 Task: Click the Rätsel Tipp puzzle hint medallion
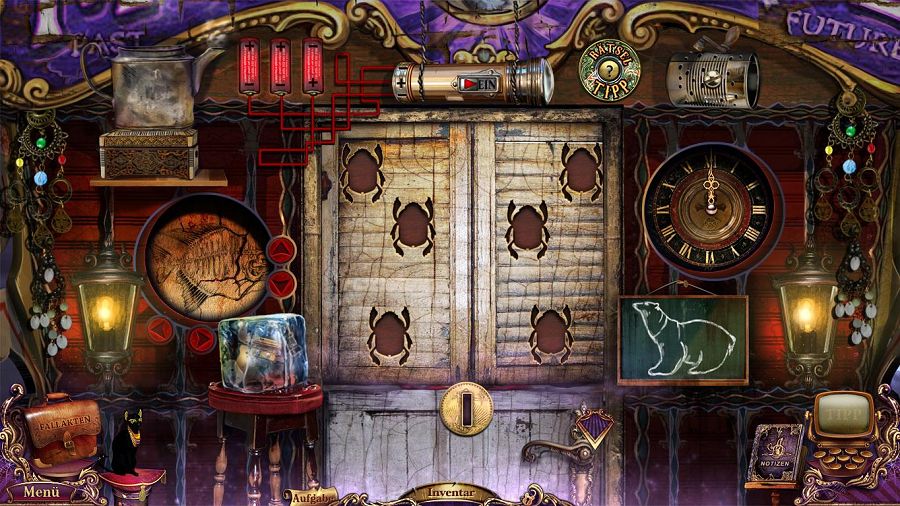click(609, 69)
